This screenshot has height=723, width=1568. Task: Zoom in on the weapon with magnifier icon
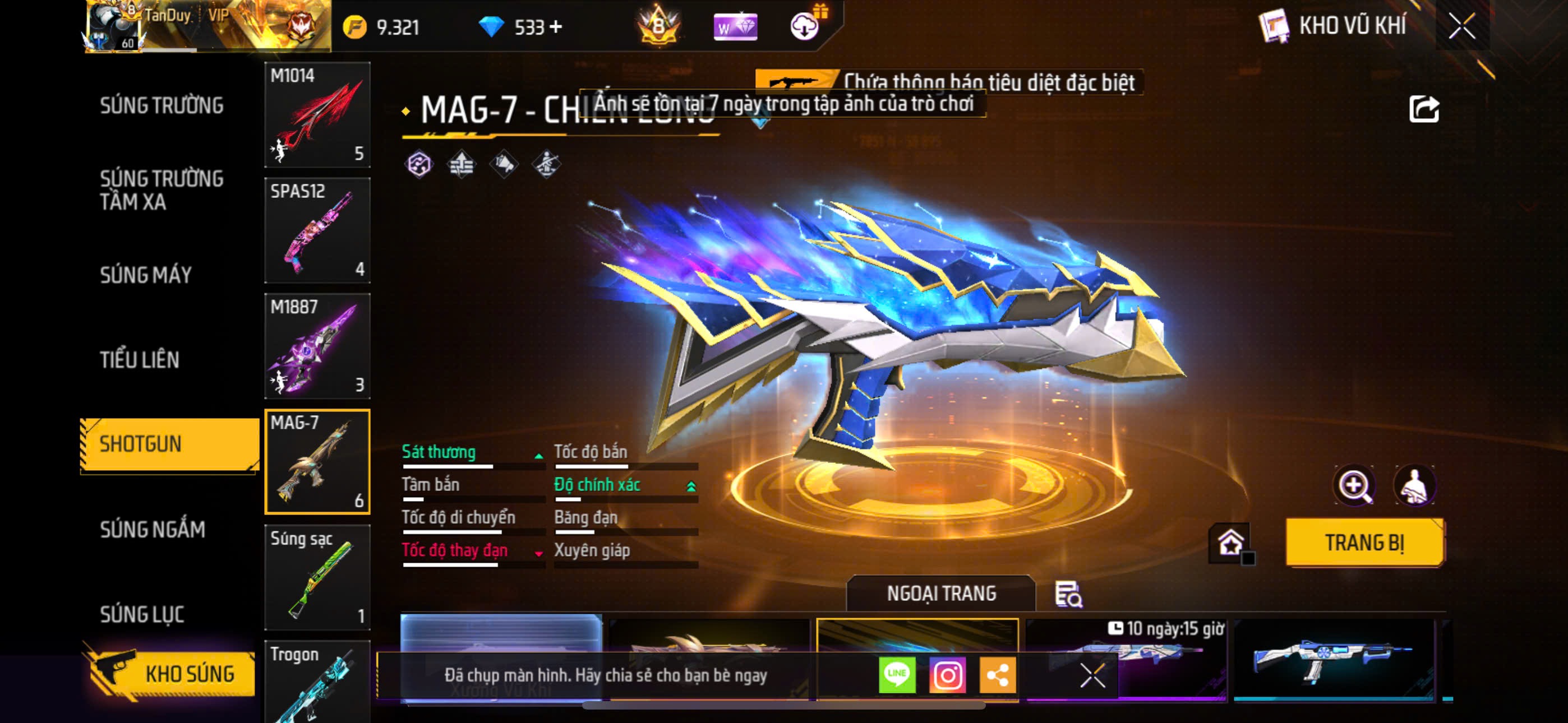(x=1354, y=486)
